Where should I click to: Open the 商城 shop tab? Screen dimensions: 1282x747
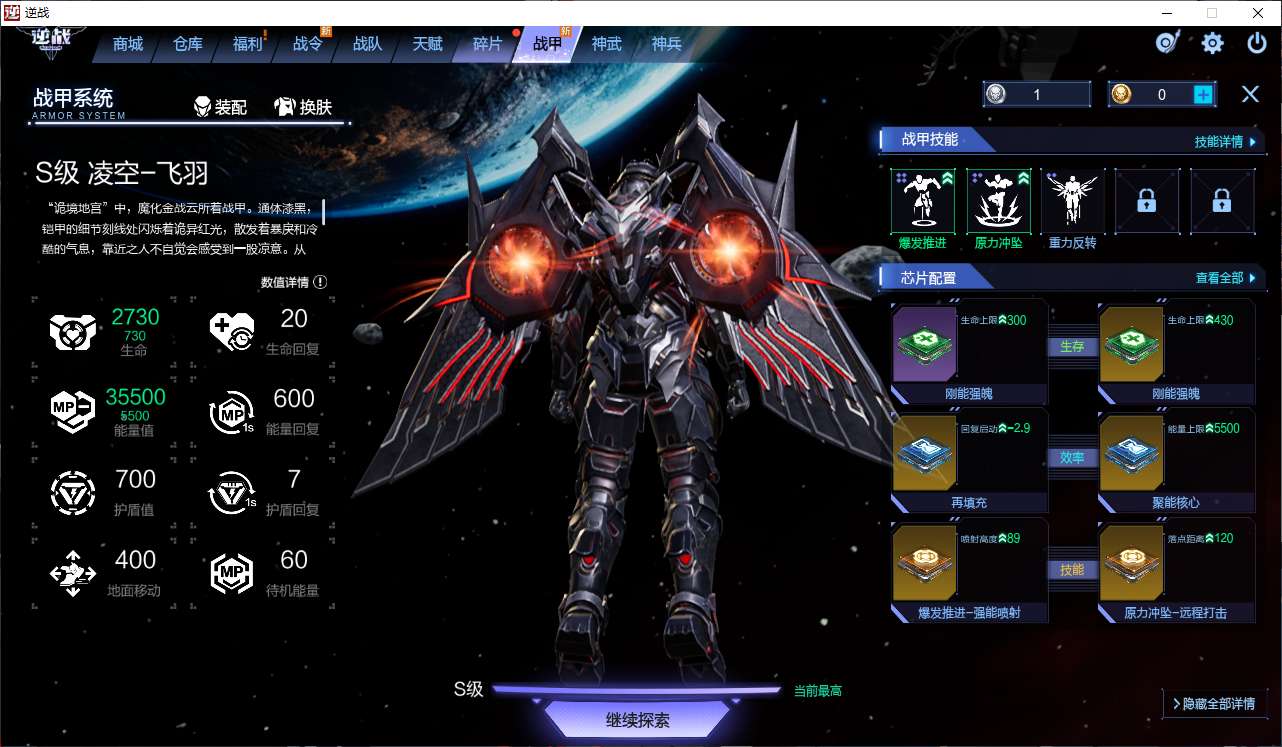click(128, 44)
